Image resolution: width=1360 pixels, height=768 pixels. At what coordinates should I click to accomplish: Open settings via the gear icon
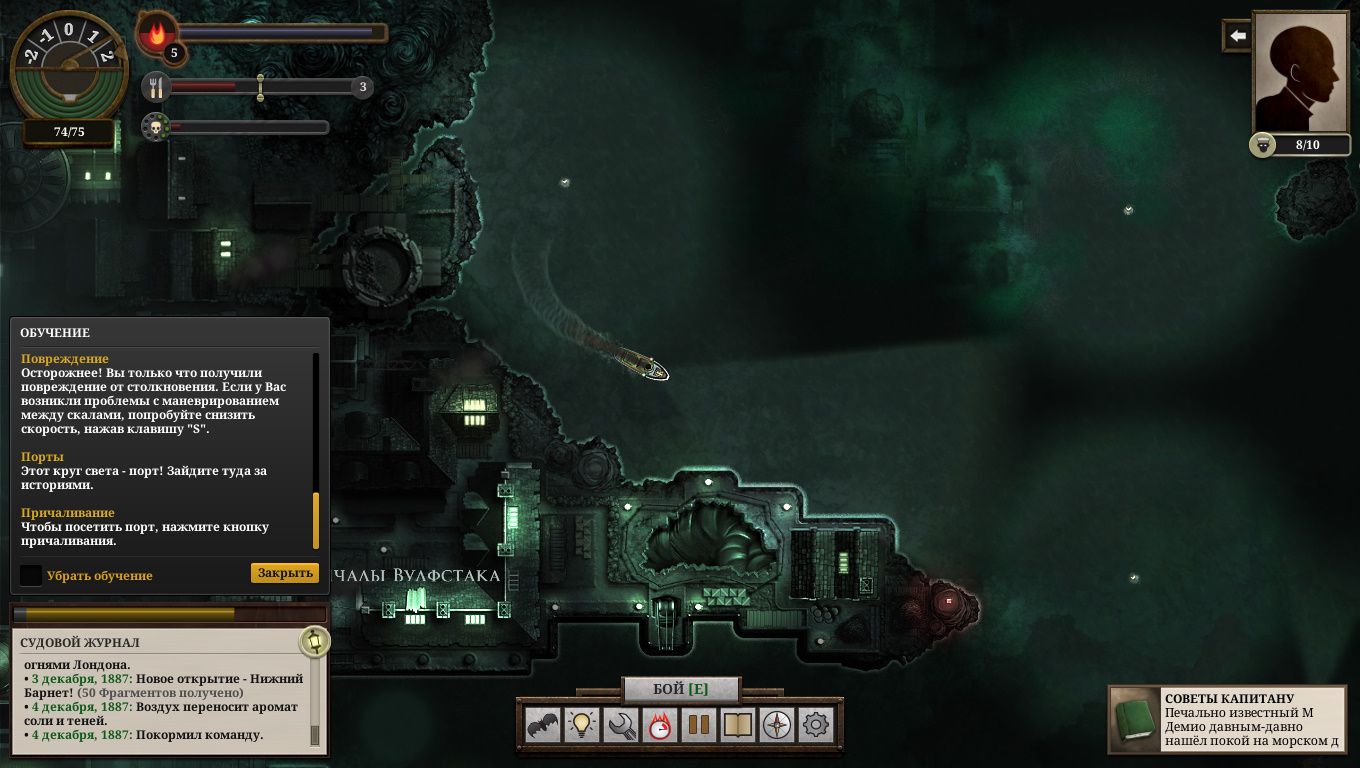point(816,725)
